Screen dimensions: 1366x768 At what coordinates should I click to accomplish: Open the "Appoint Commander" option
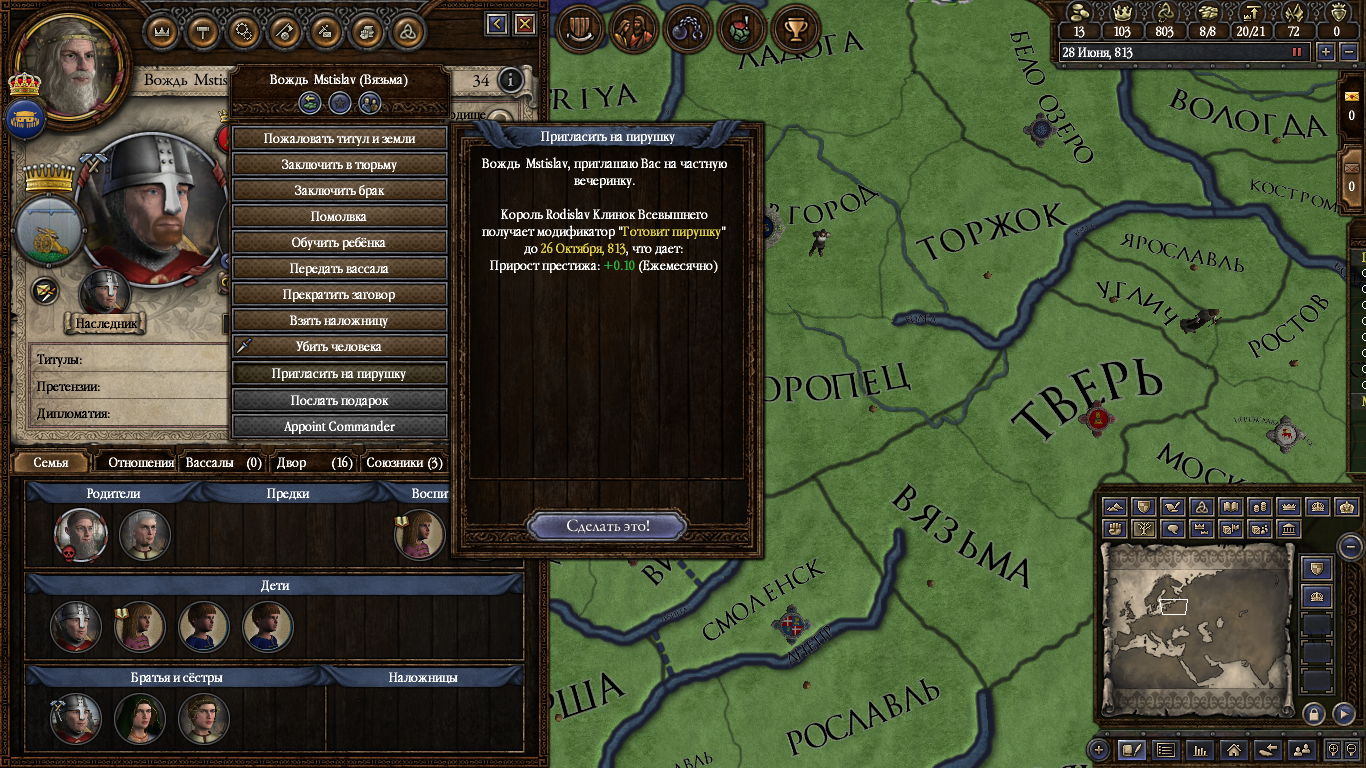(339, 426)
